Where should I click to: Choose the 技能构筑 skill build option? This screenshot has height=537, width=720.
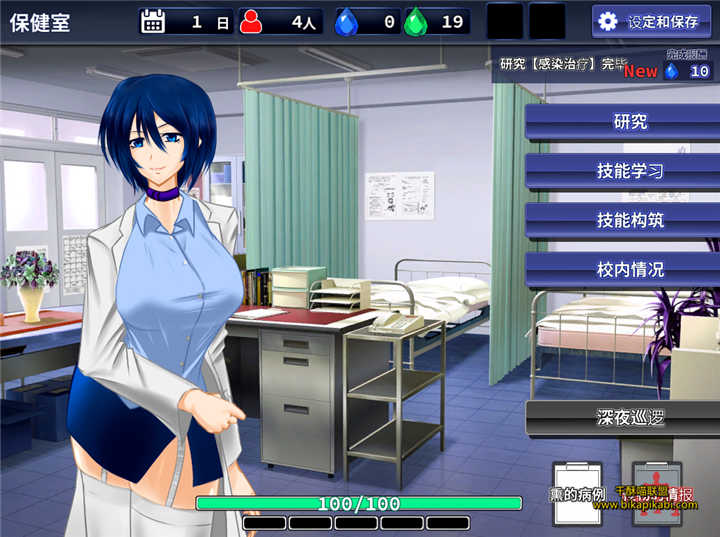click(x=620, y=220)
